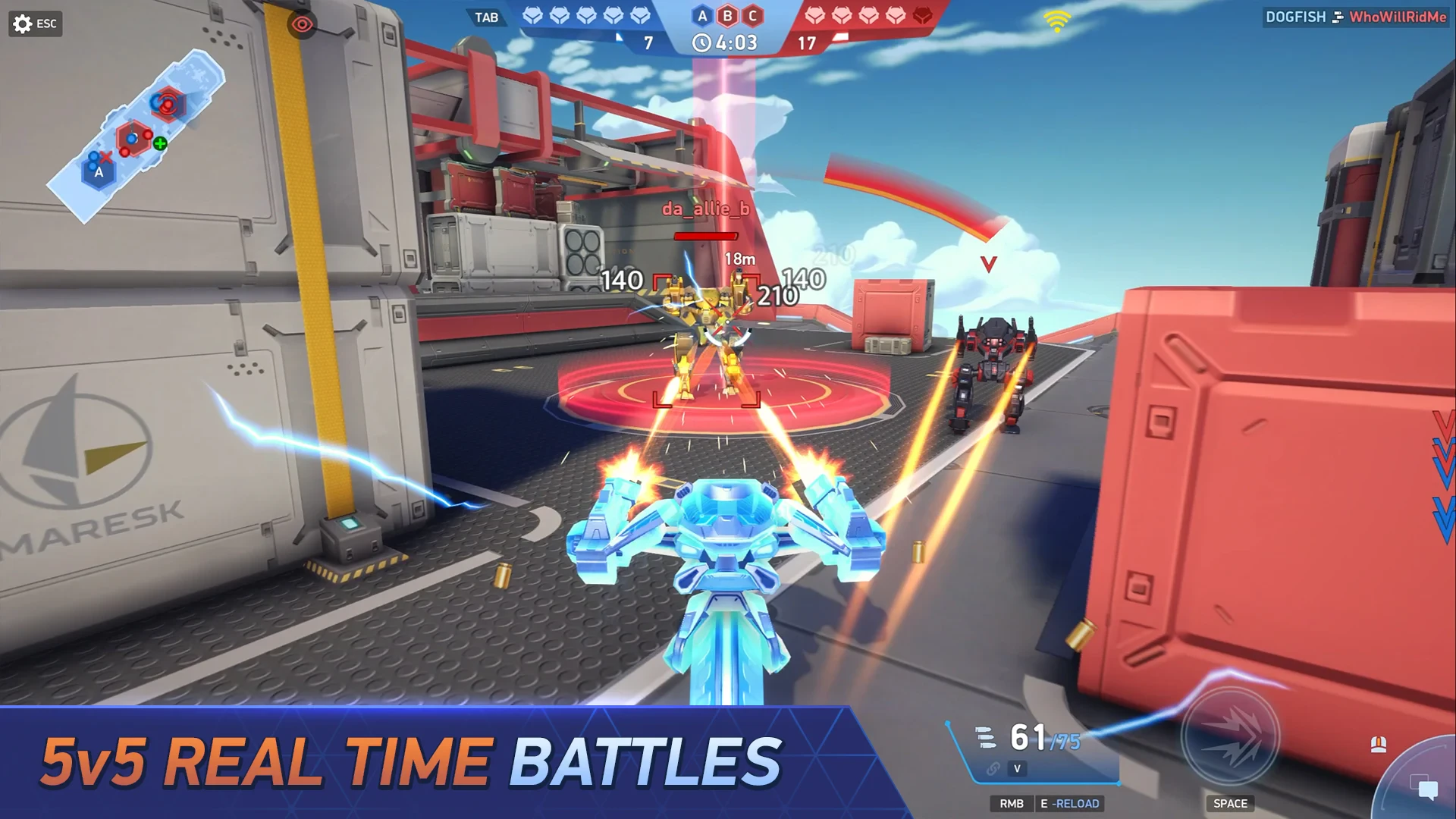Click the red eye indicator icon
This screenshot has height=819, width=1456.
coord(302,25)
